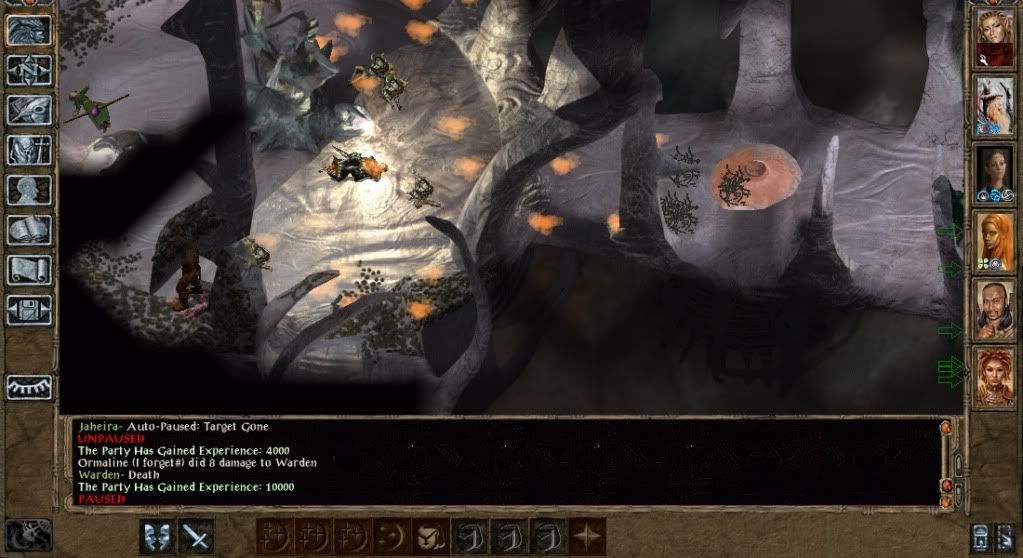This screenshot has height=558, width=1023.
Task: Open the character record with the head bust
Action: pyautogui.click(x=29, y=189)
